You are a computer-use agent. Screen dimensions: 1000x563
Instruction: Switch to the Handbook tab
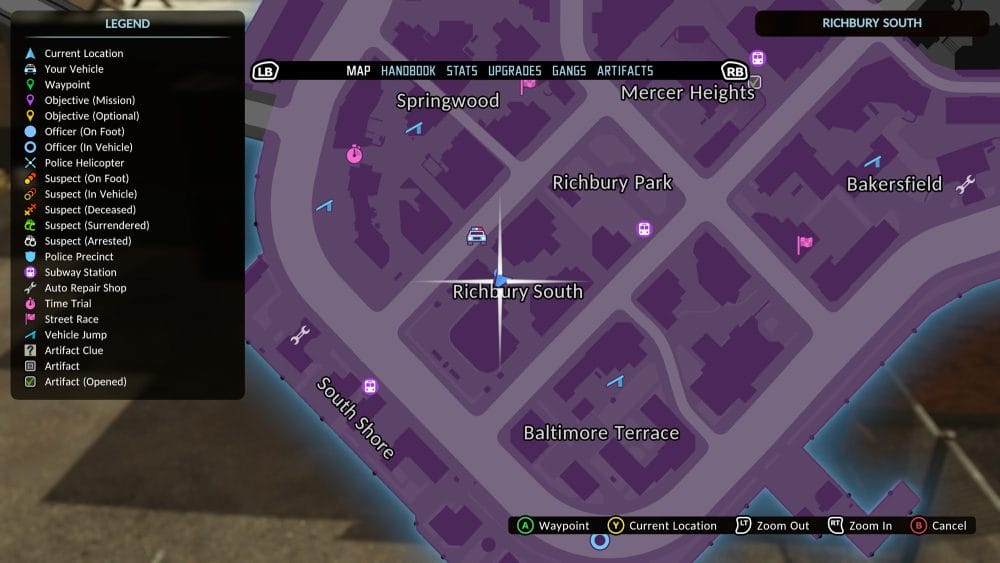pos(408,71)
